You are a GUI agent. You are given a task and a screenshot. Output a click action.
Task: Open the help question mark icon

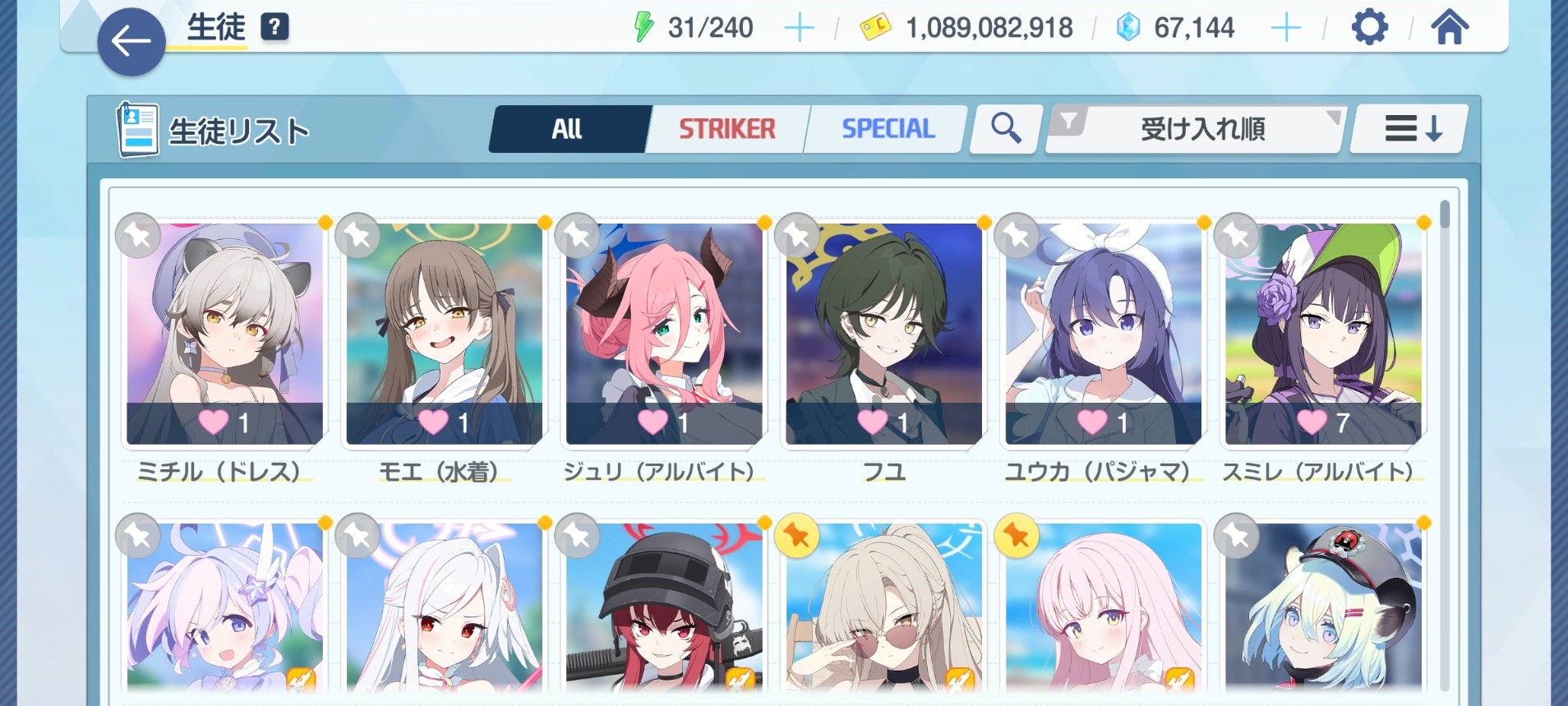tap(274, 27)
